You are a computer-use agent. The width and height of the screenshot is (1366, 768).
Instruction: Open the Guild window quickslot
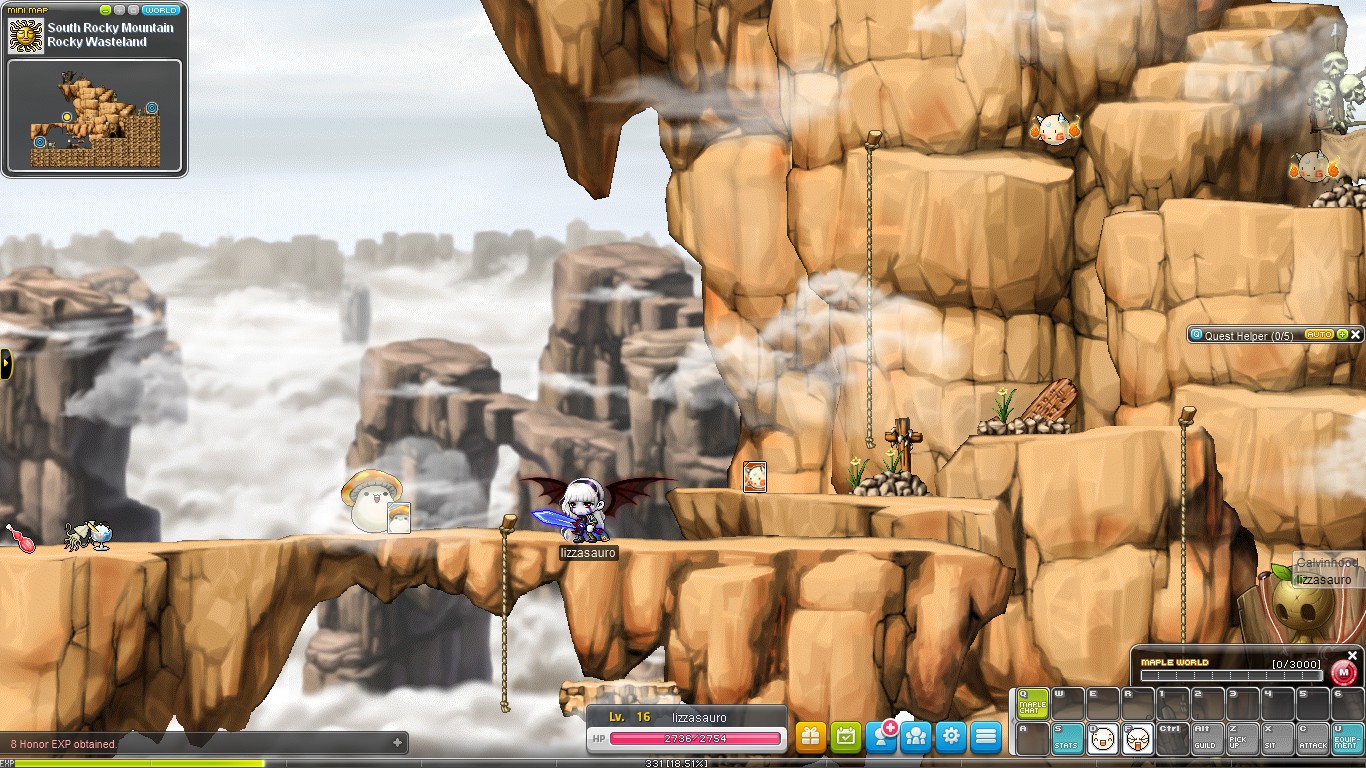1205,738
